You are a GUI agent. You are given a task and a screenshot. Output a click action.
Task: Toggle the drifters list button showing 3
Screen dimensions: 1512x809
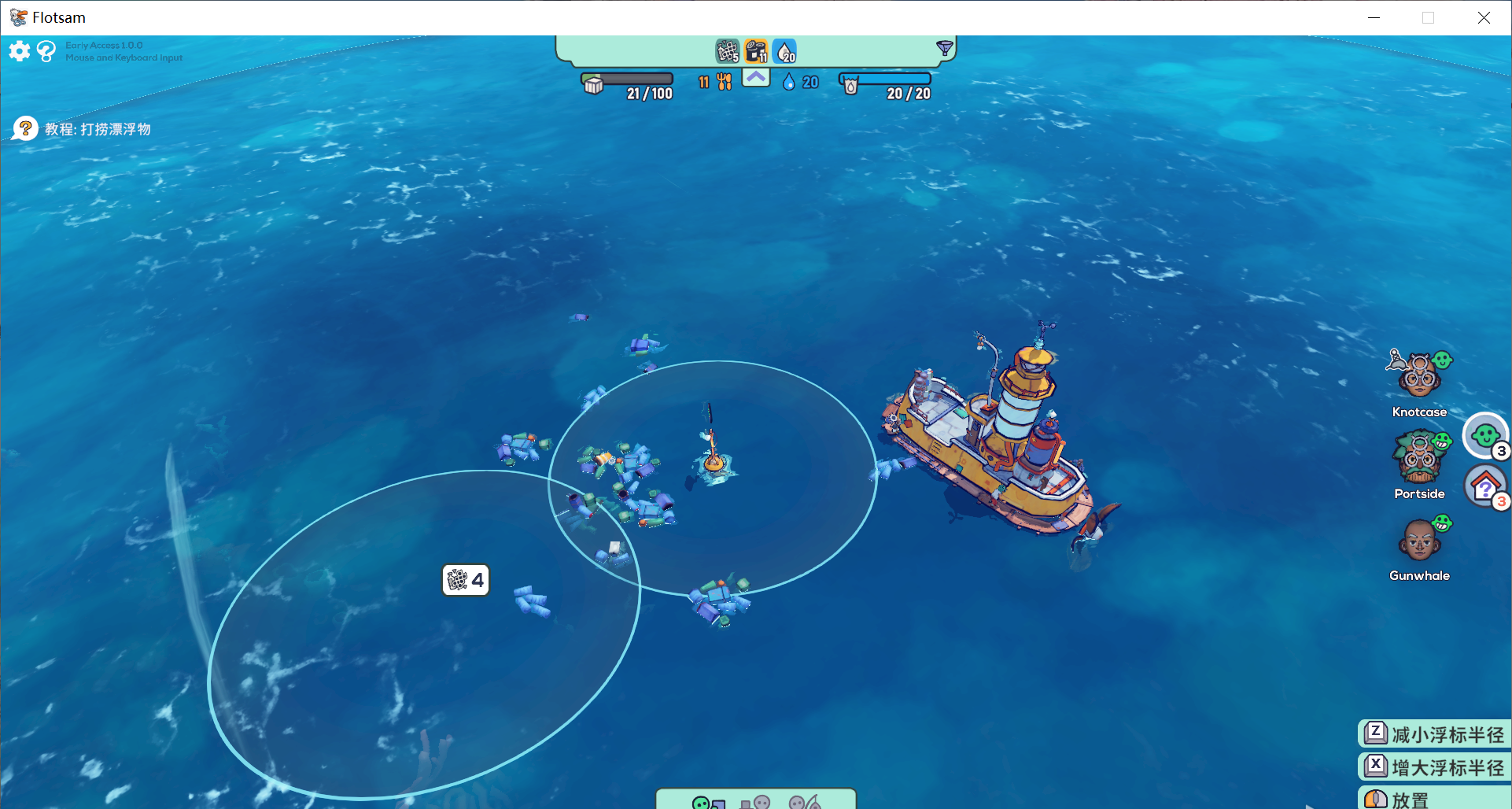click(x=1484, y=435)
